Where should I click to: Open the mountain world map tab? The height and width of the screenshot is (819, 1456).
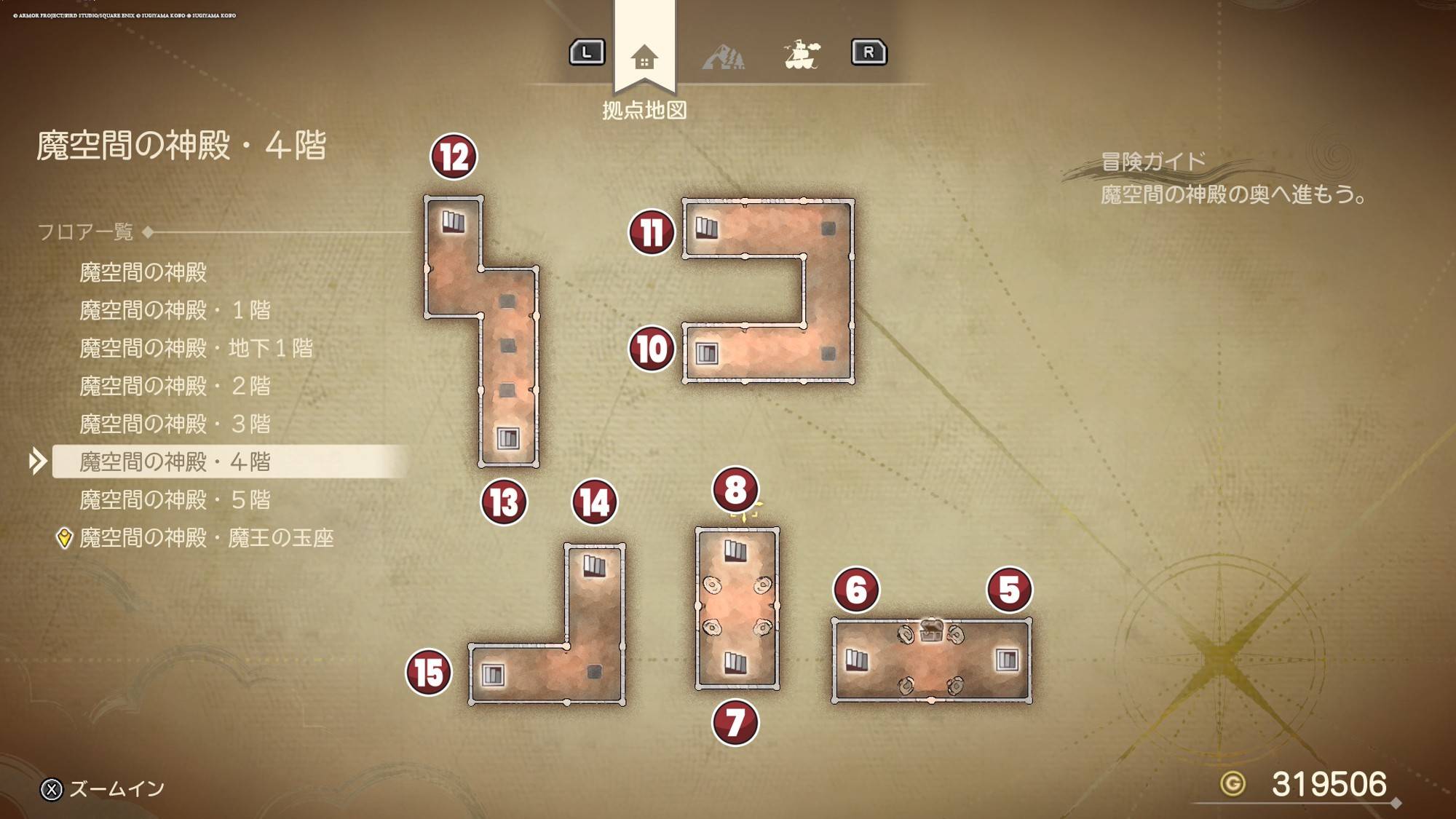click(724, 56)
